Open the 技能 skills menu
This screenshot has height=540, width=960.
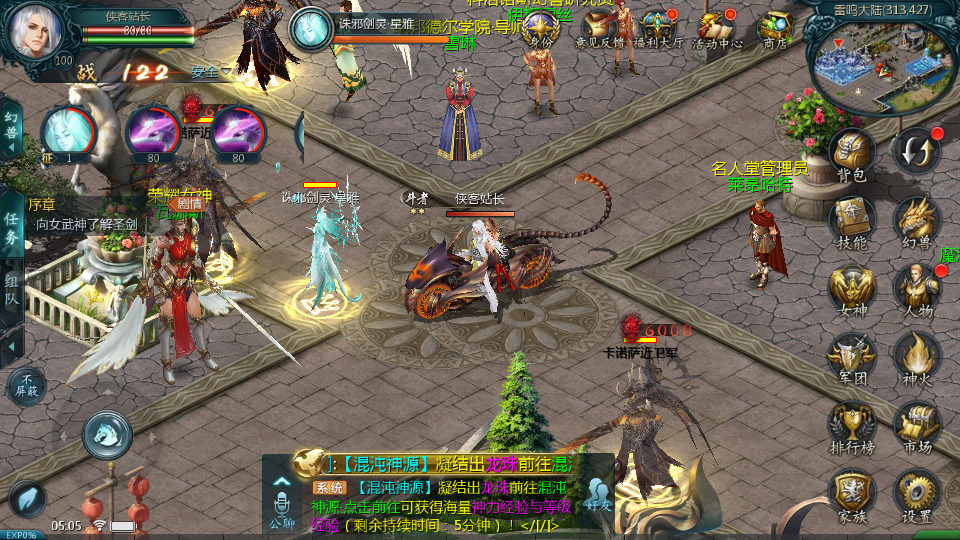pos(851,222)
